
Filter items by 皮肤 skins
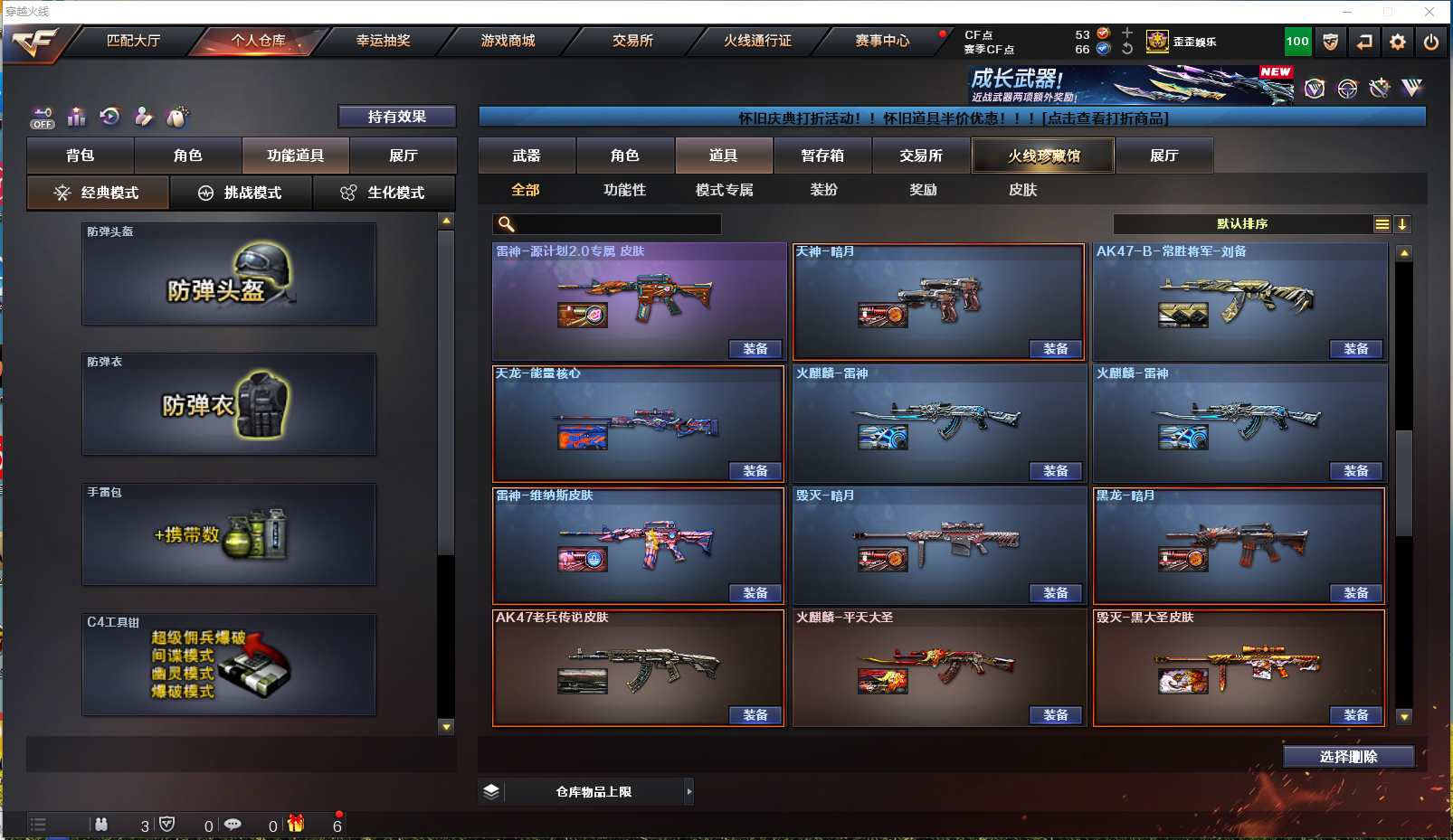[1022, 190]
